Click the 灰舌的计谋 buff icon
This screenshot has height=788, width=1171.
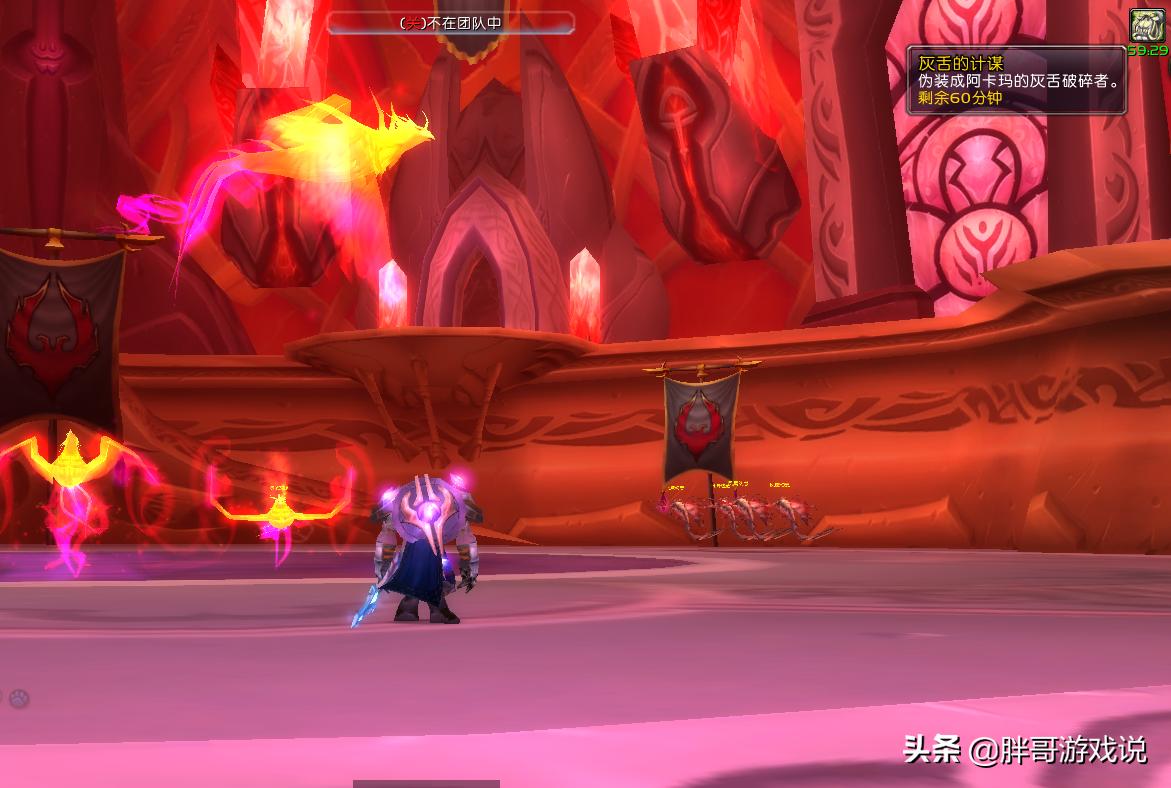click(1147, 26)
